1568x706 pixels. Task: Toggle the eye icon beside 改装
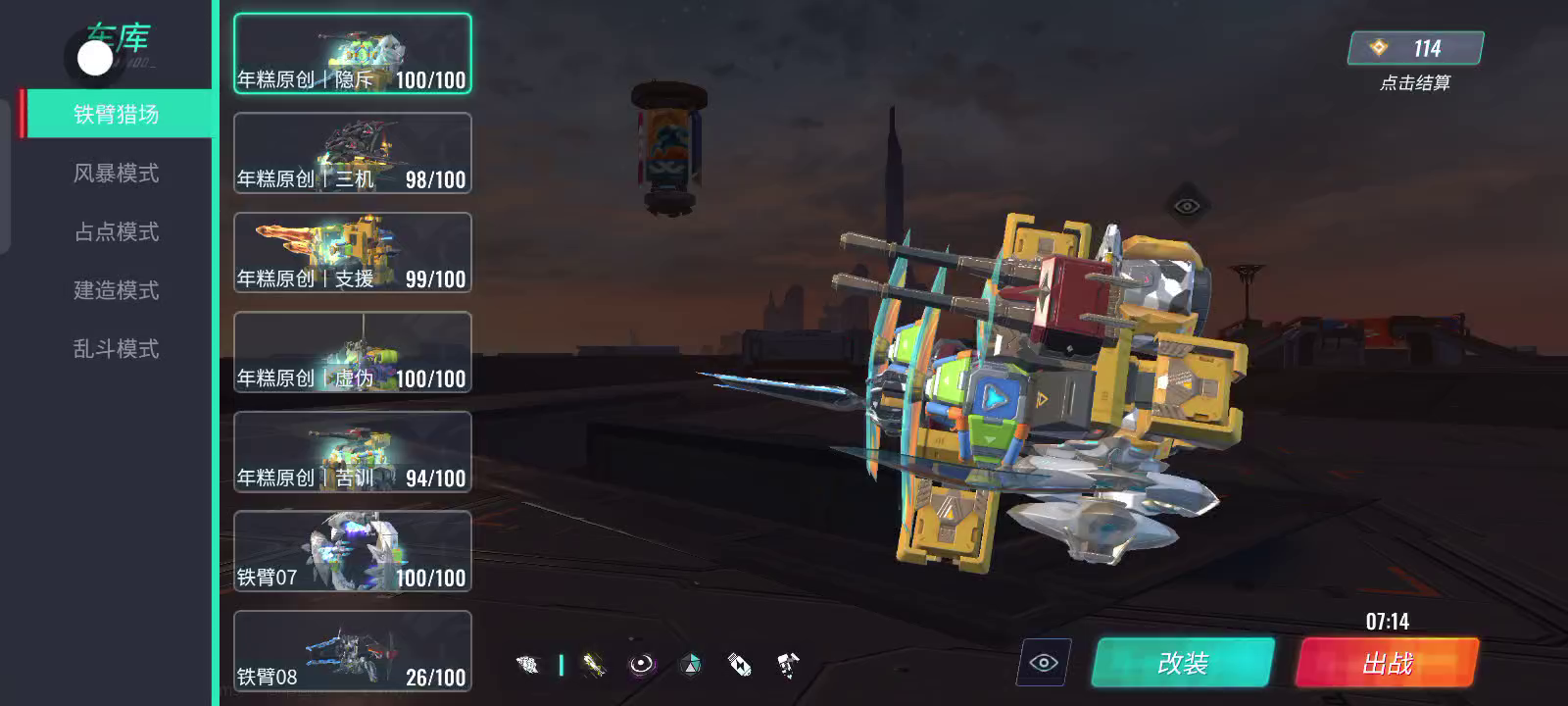(1044, 663)
